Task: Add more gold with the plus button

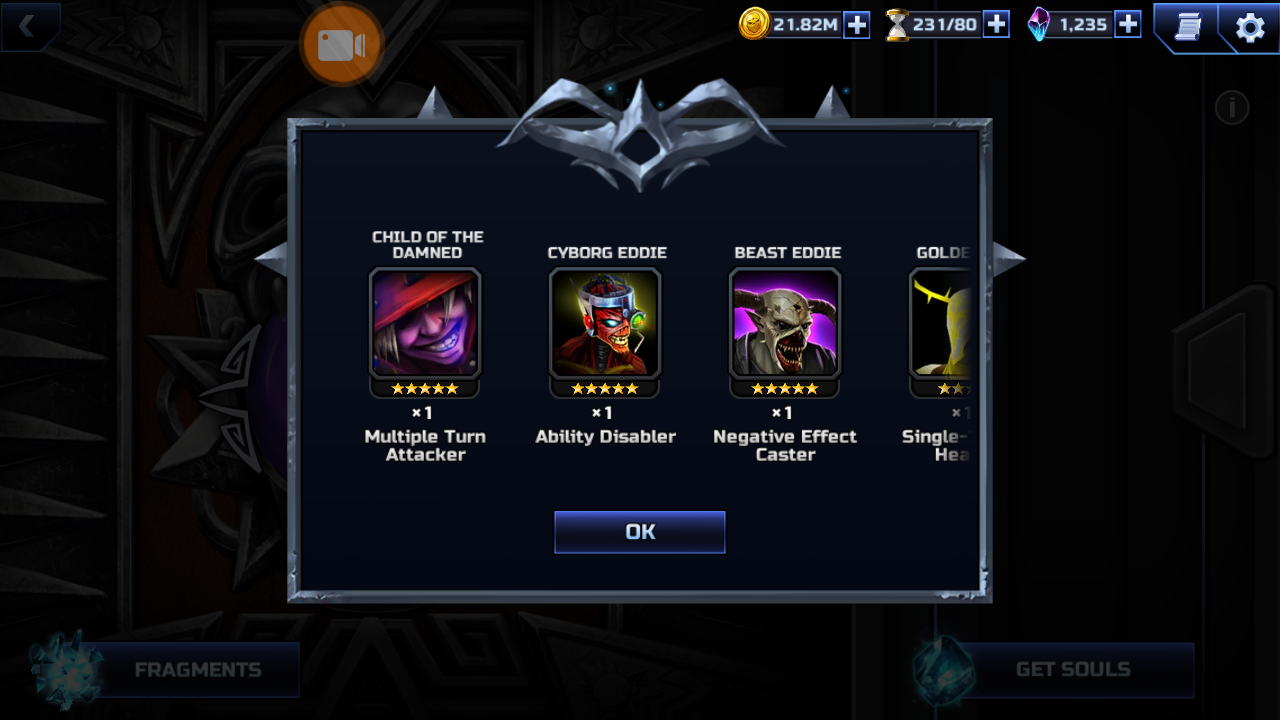Action: 857,24
